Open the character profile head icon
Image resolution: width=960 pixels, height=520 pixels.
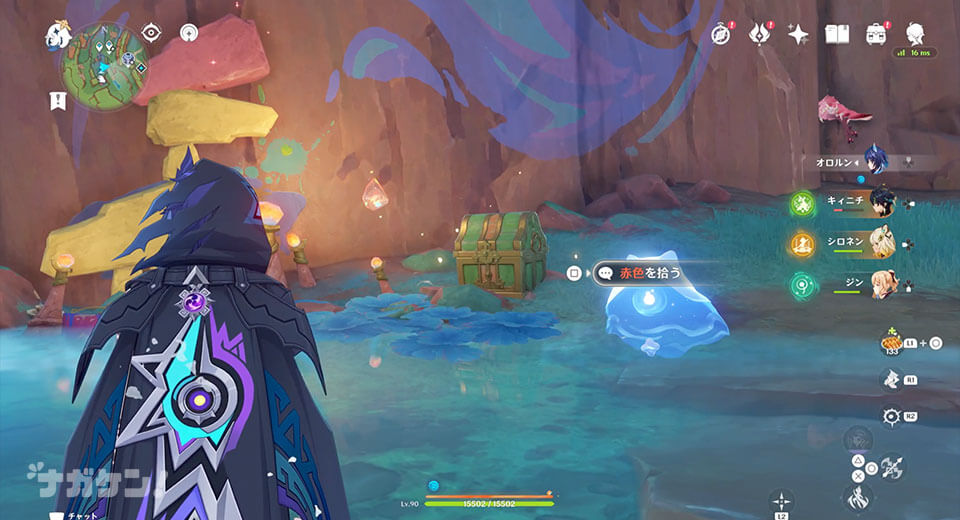click(914, 33)
